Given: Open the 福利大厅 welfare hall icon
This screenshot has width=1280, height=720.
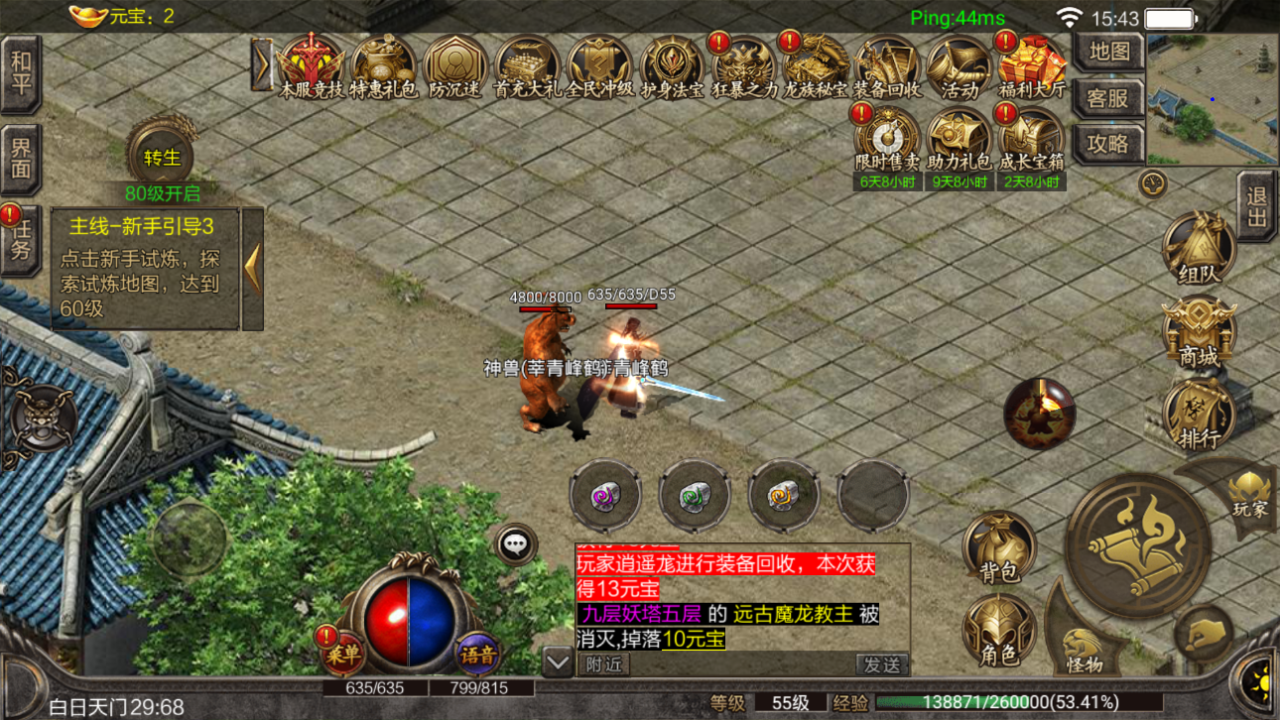Looking at the screenshot, I should pyautogui.click(x=1032, y=65).
